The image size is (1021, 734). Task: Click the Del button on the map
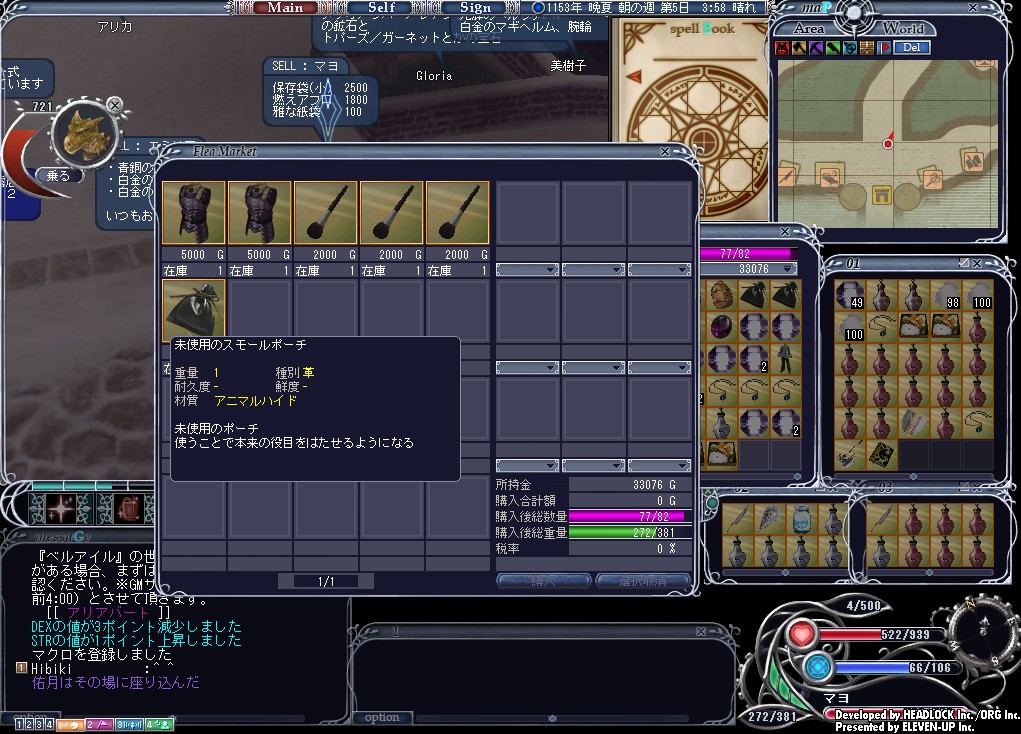(910, 47)
